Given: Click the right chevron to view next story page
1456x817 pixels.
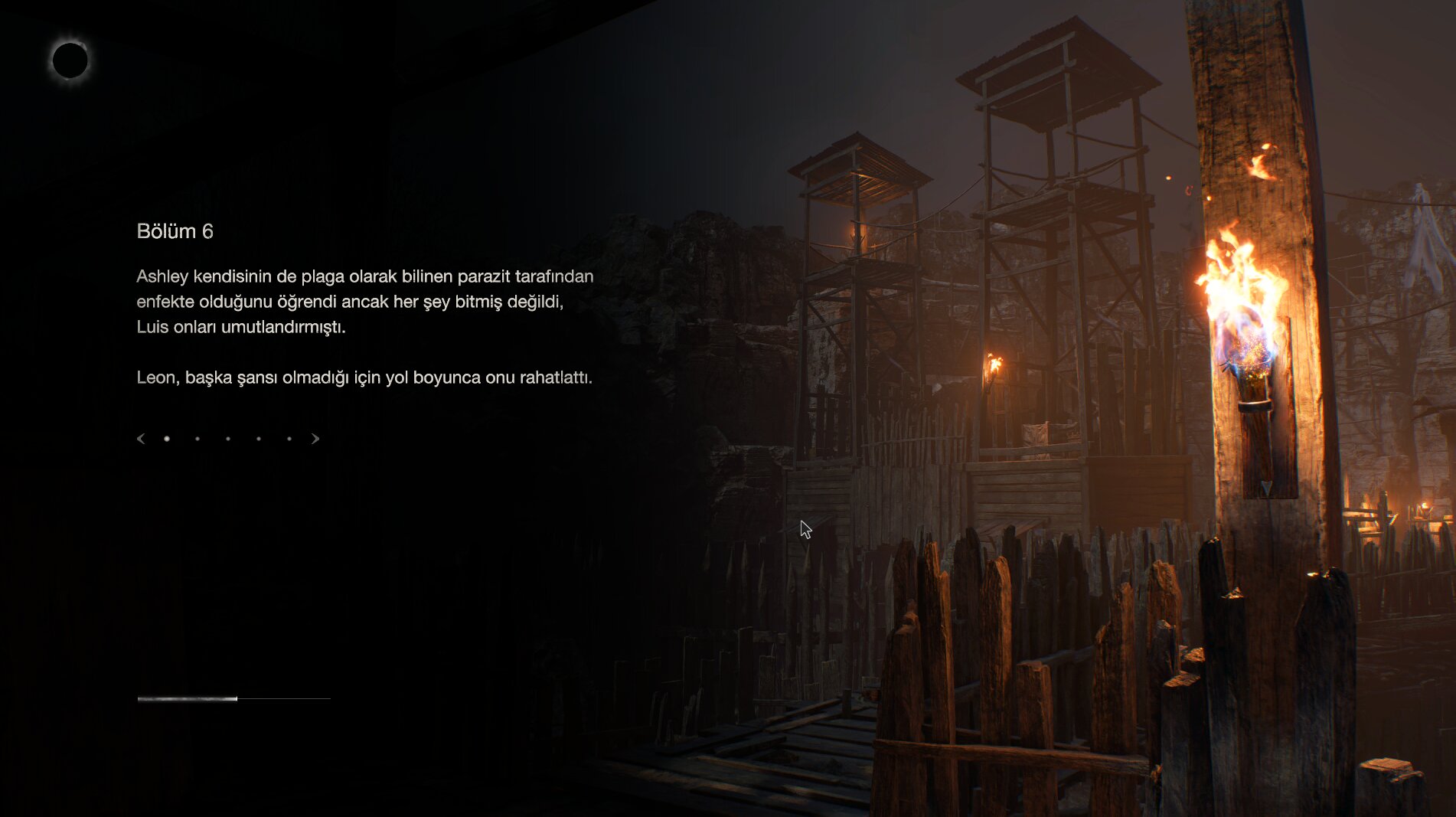Looking at the screenshot, I should pos(315,438).
